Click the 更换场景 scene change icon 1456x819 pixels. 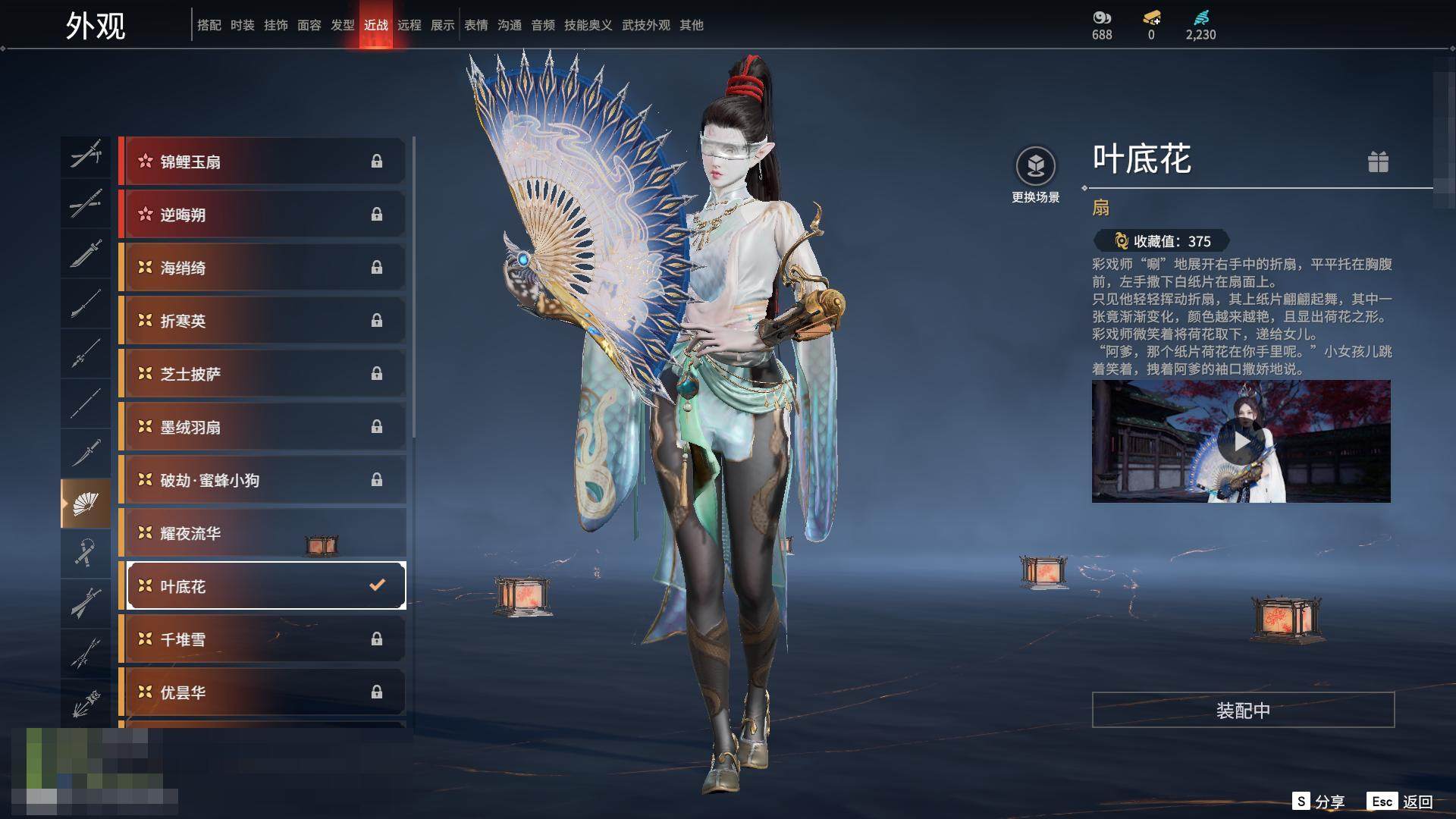click(1035, 167)
